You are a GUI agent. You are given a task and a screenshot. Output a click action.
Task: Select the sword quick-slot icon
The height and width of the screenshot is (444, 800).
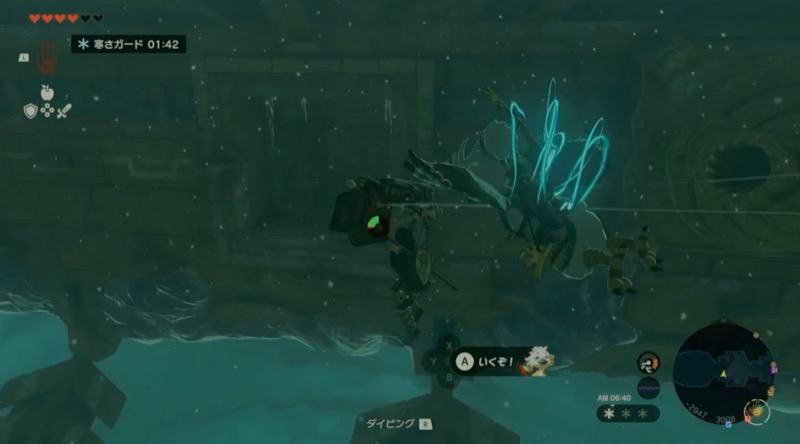pyautogui.click(x=62, y=110)
